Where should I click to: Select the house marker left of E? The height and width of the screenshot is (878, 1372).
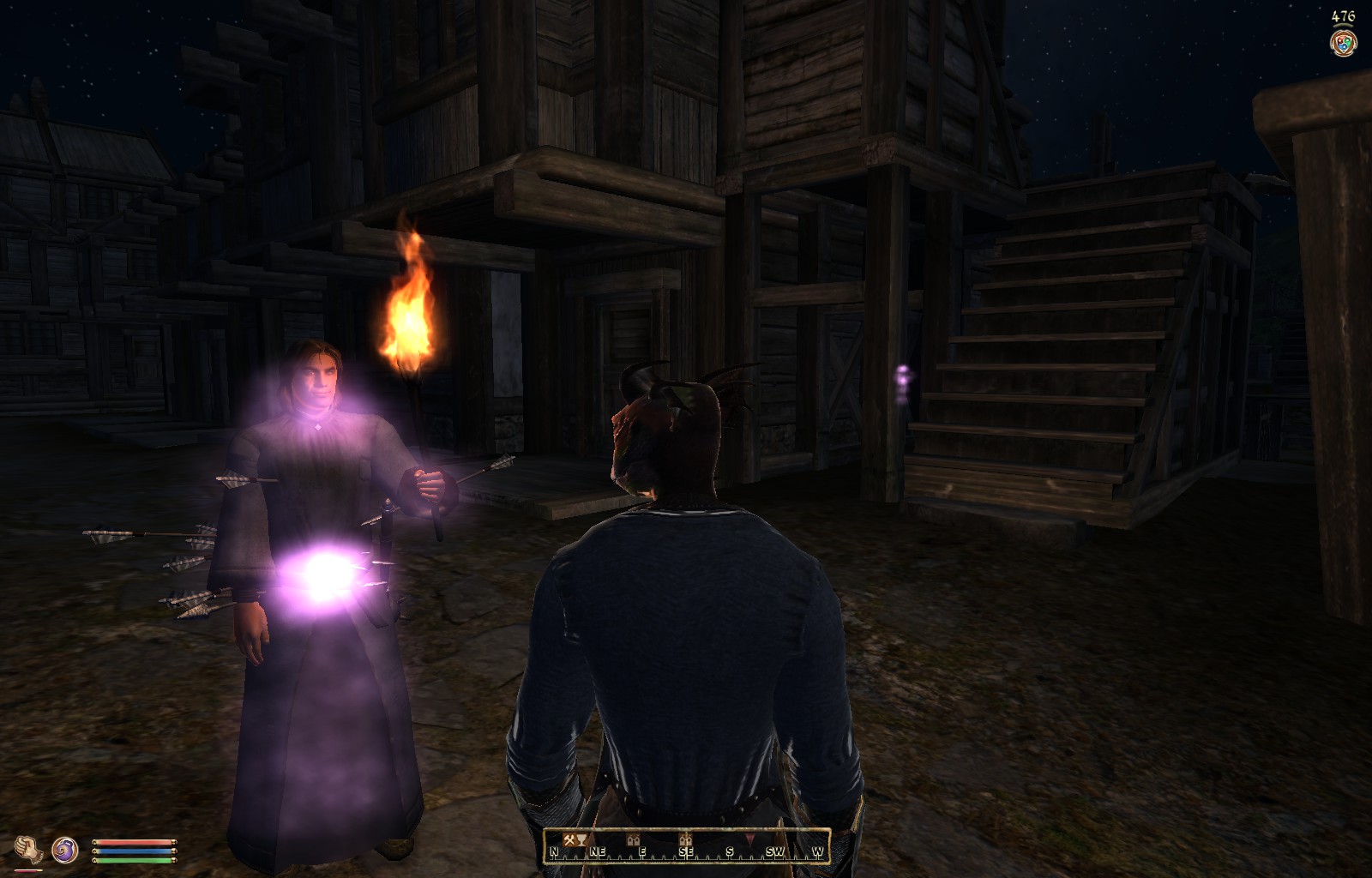point(633,839)
